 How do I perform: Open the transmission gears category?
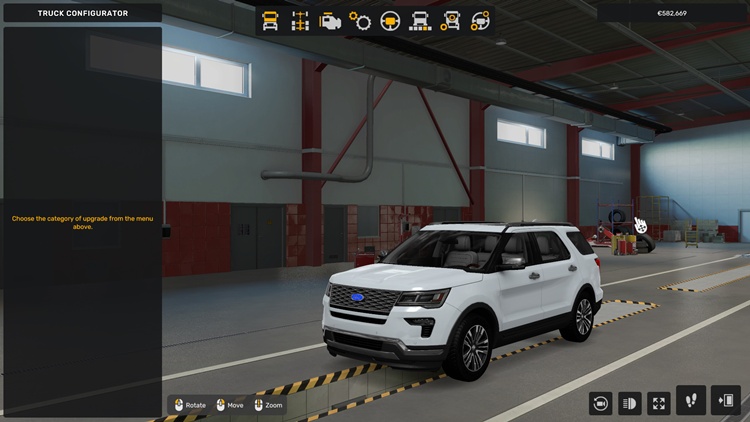pos(360,21)
